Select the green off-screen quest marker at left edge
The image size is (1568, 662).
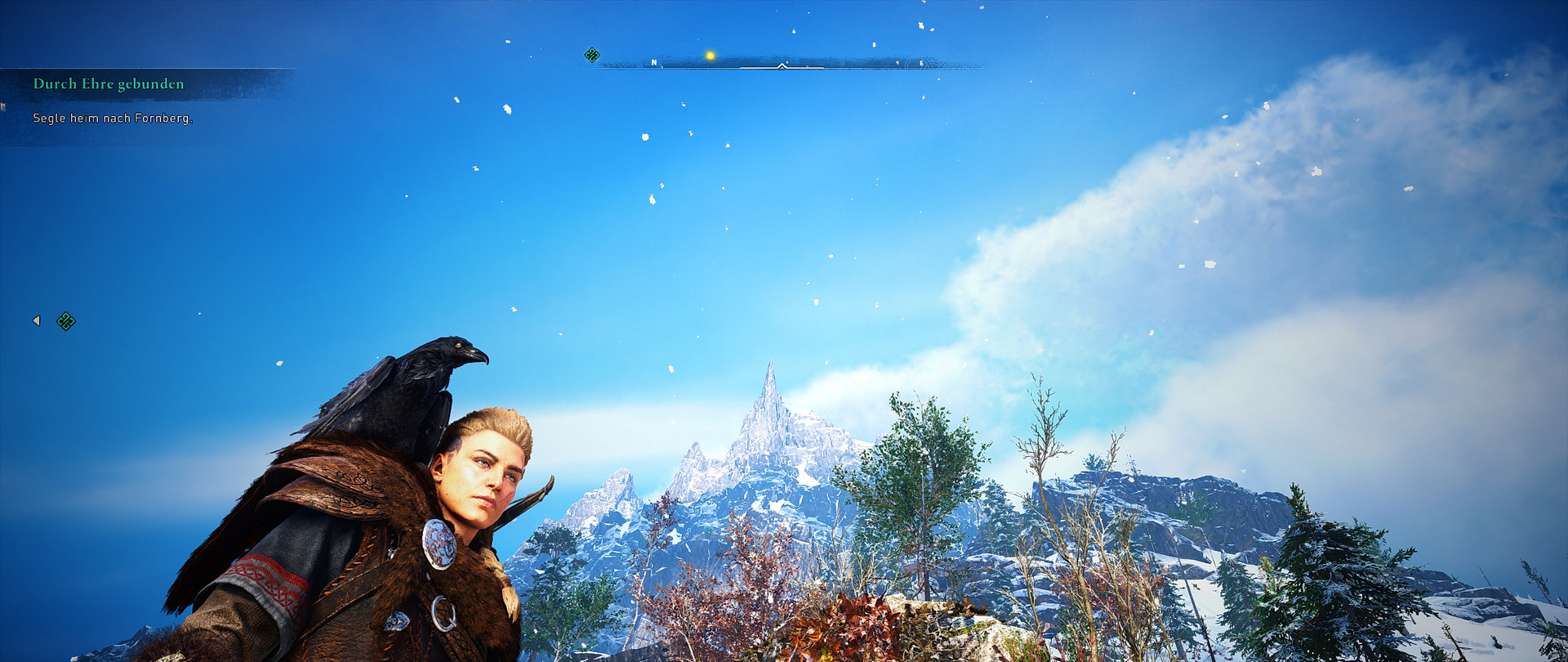66,321
